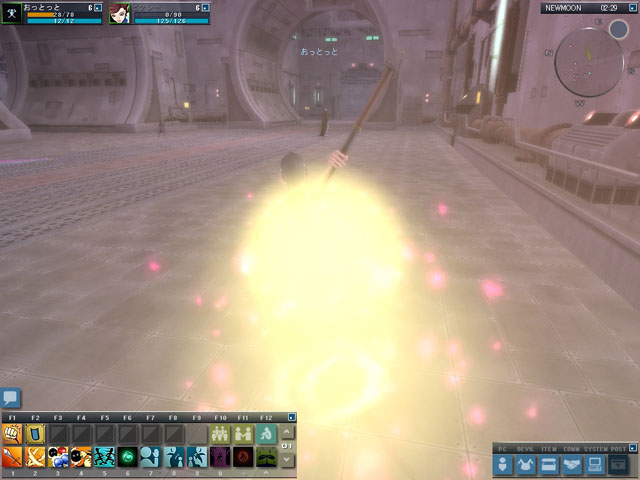Screen dimensions: 640x480
Task: Open the DEVIL menu
Action: pyautogui.click(x=526, y=464)
